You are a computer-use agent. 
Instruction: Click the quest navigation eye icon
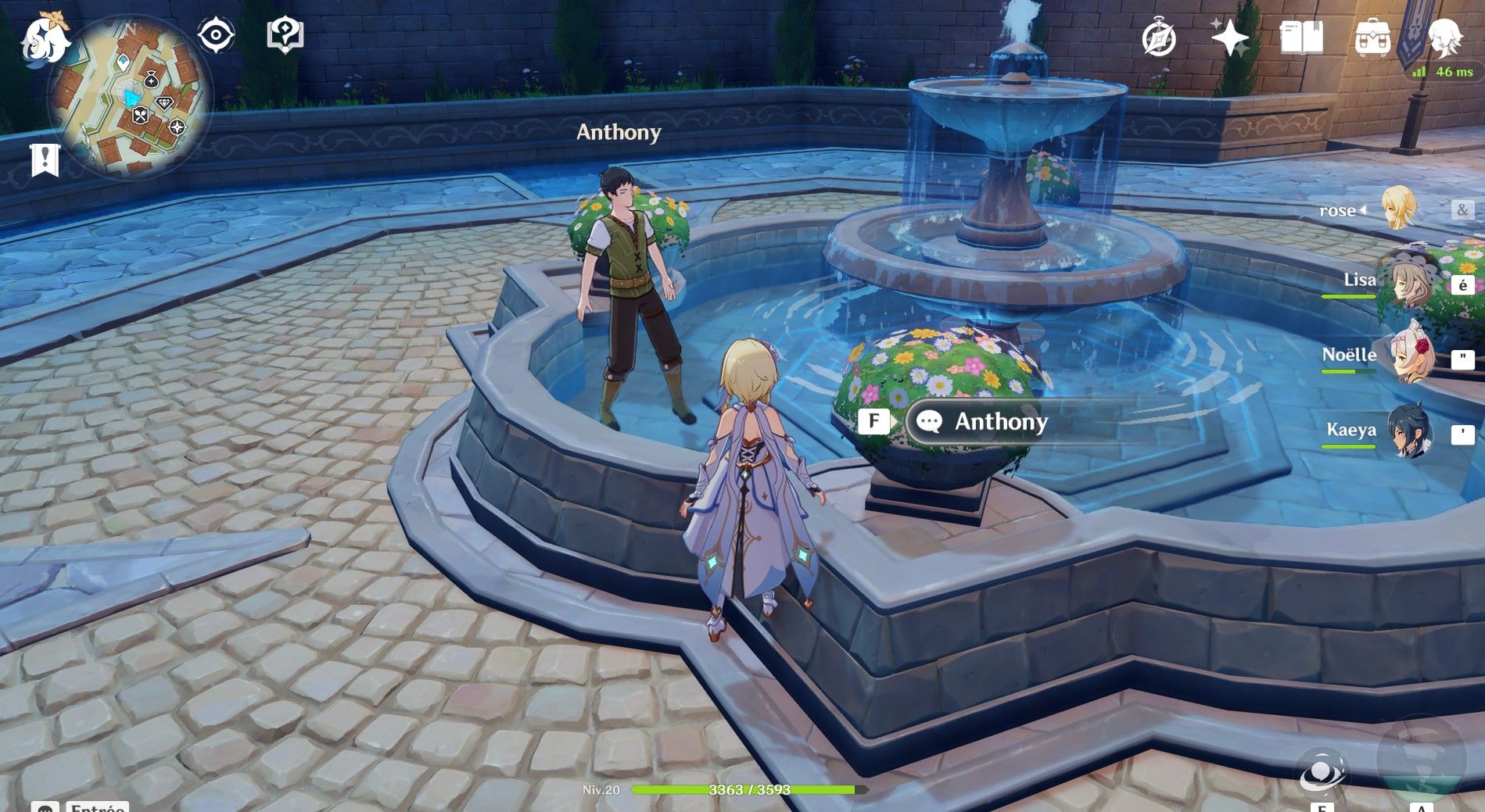pyautogui.click(x=217, y=33)
